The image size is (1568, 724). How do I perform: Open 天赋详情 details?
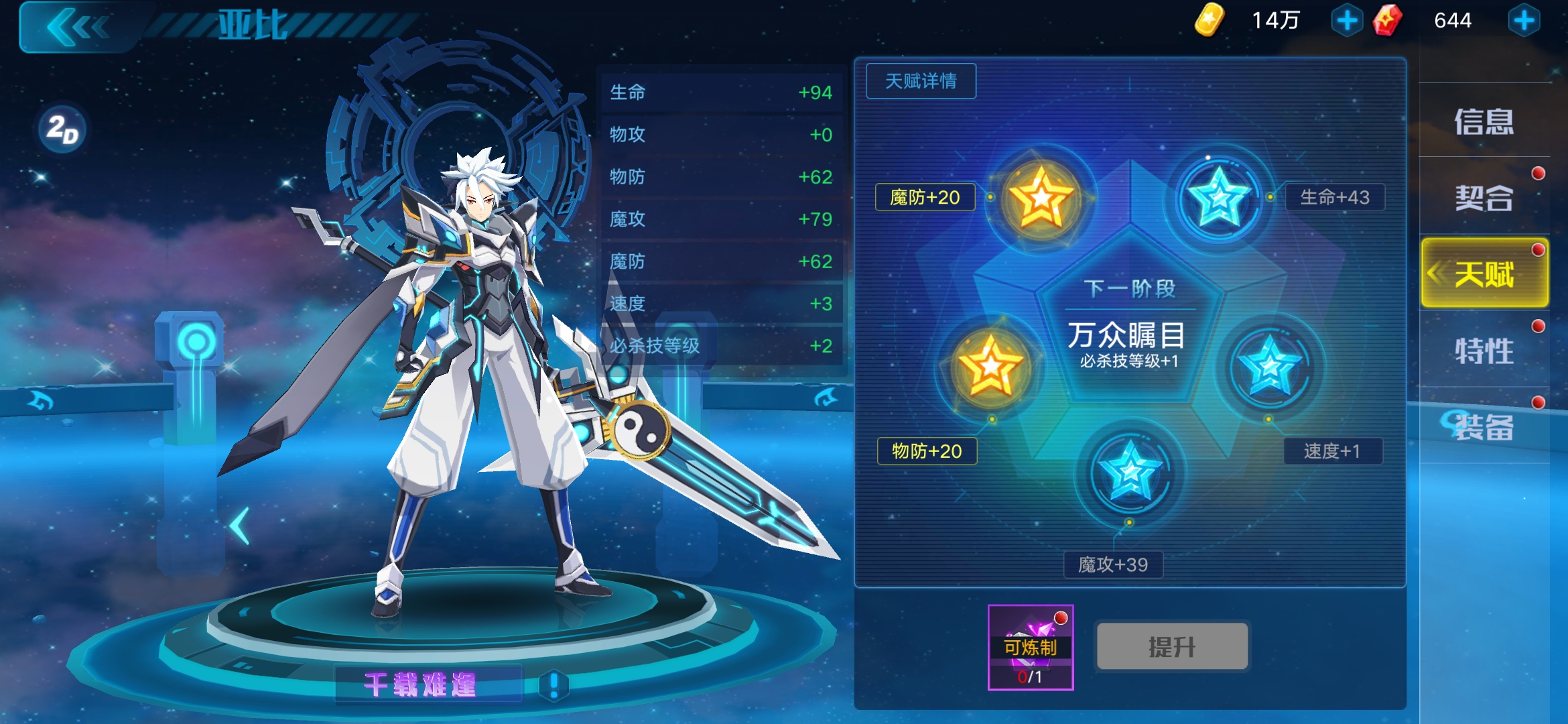[x=921, y=80]
